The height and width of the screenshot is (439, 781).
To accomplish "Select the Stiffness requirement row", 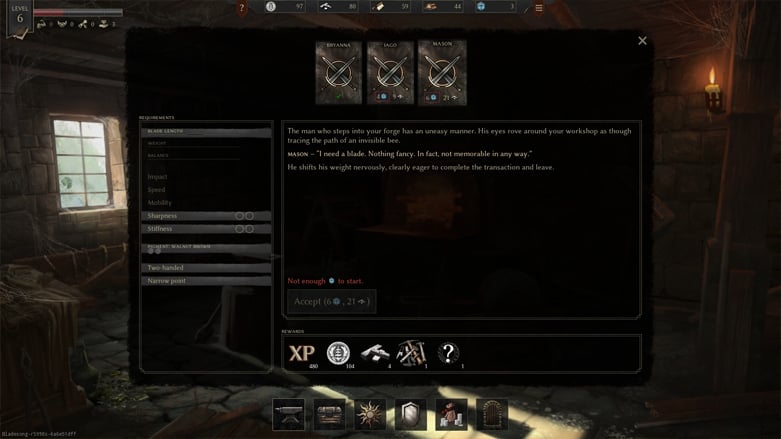I will (206, 229).
